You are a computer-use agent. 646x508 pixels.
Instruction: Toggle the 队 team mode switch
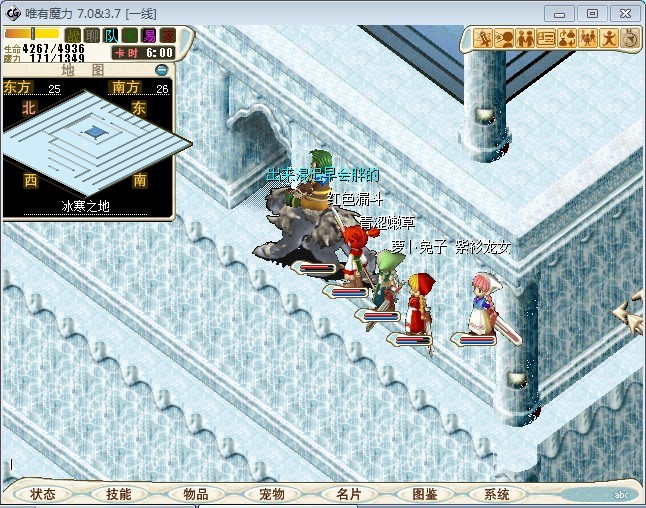111,36
